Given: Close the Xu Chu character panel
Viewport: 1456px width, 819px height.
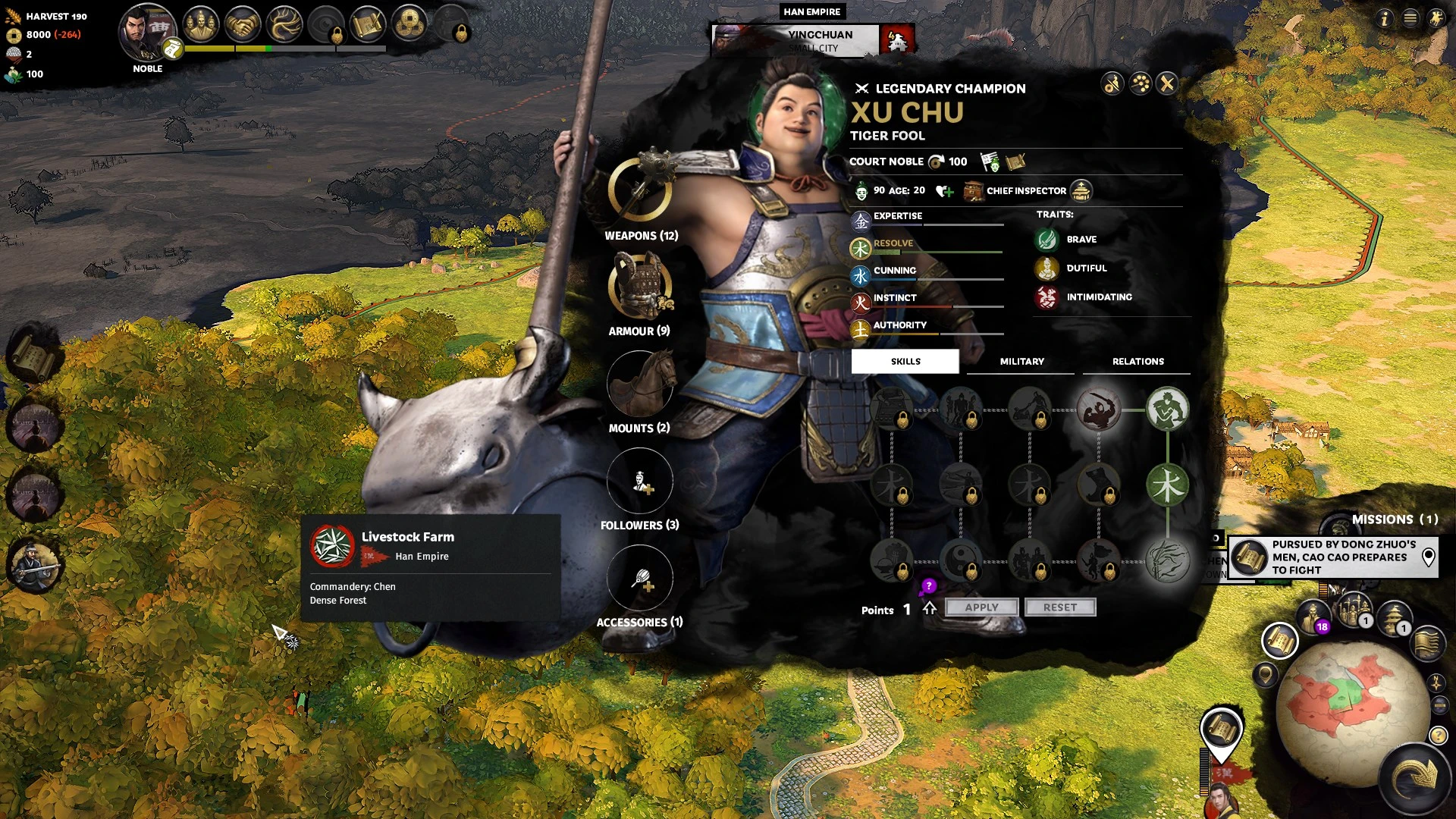Looking at the screenshot, I should click(1167, 83).
